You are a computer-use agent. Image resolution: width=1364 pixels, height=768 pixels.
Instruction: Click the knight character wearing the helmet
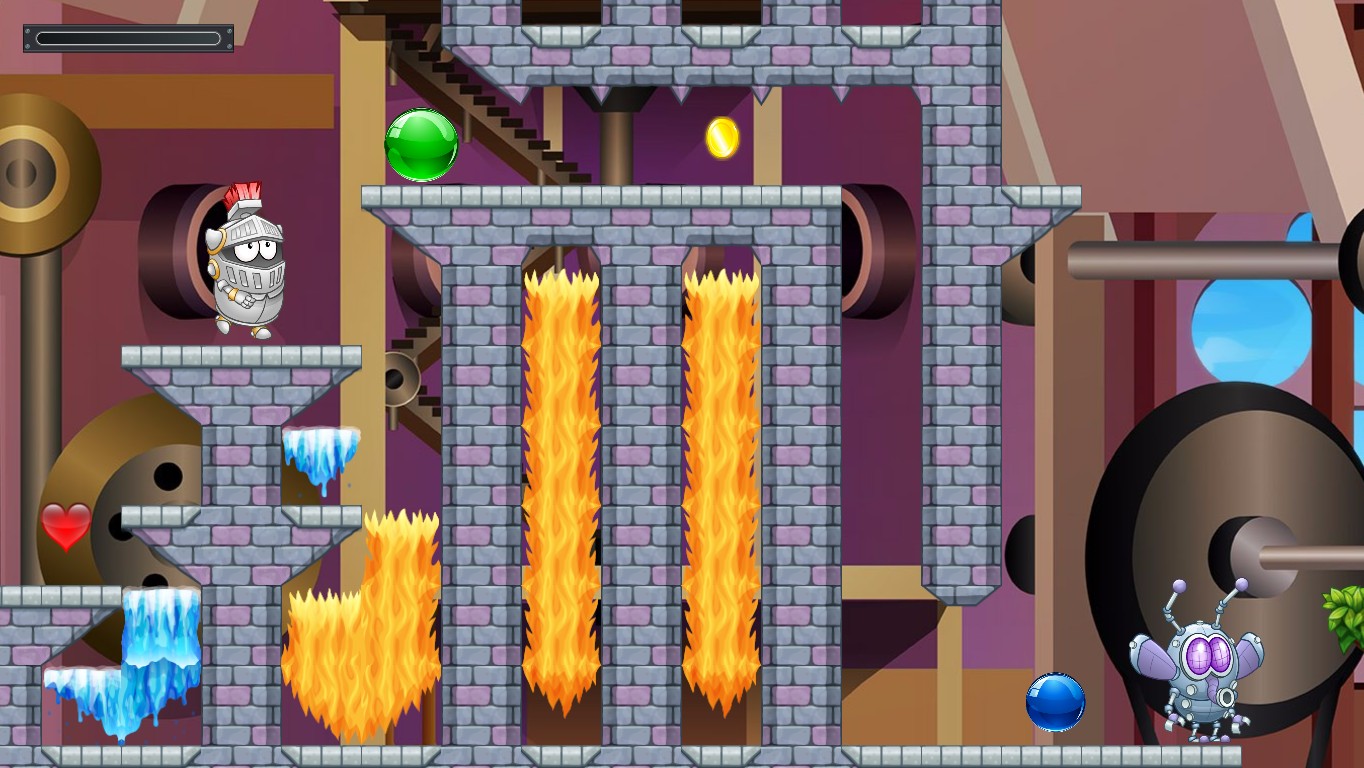(x=247, y=265)
